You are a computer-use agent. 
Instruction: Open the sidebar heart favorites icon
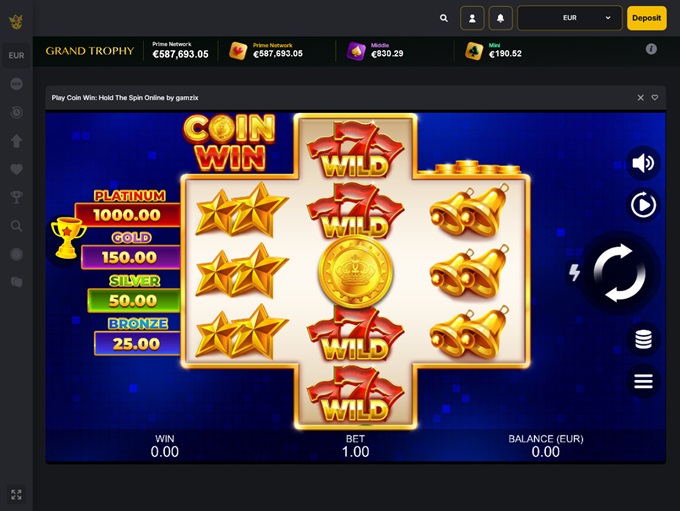tap(16, 169)
